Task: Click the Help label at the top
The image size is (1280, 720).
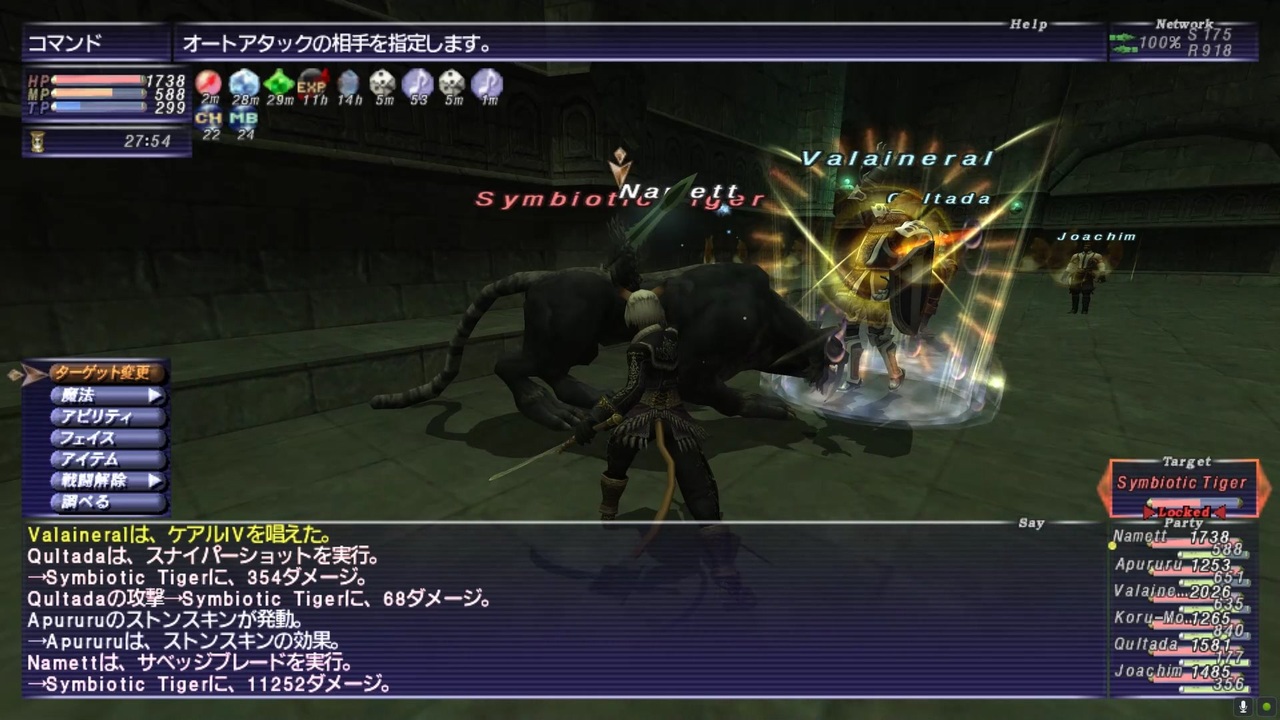Action: [1028, 24]
